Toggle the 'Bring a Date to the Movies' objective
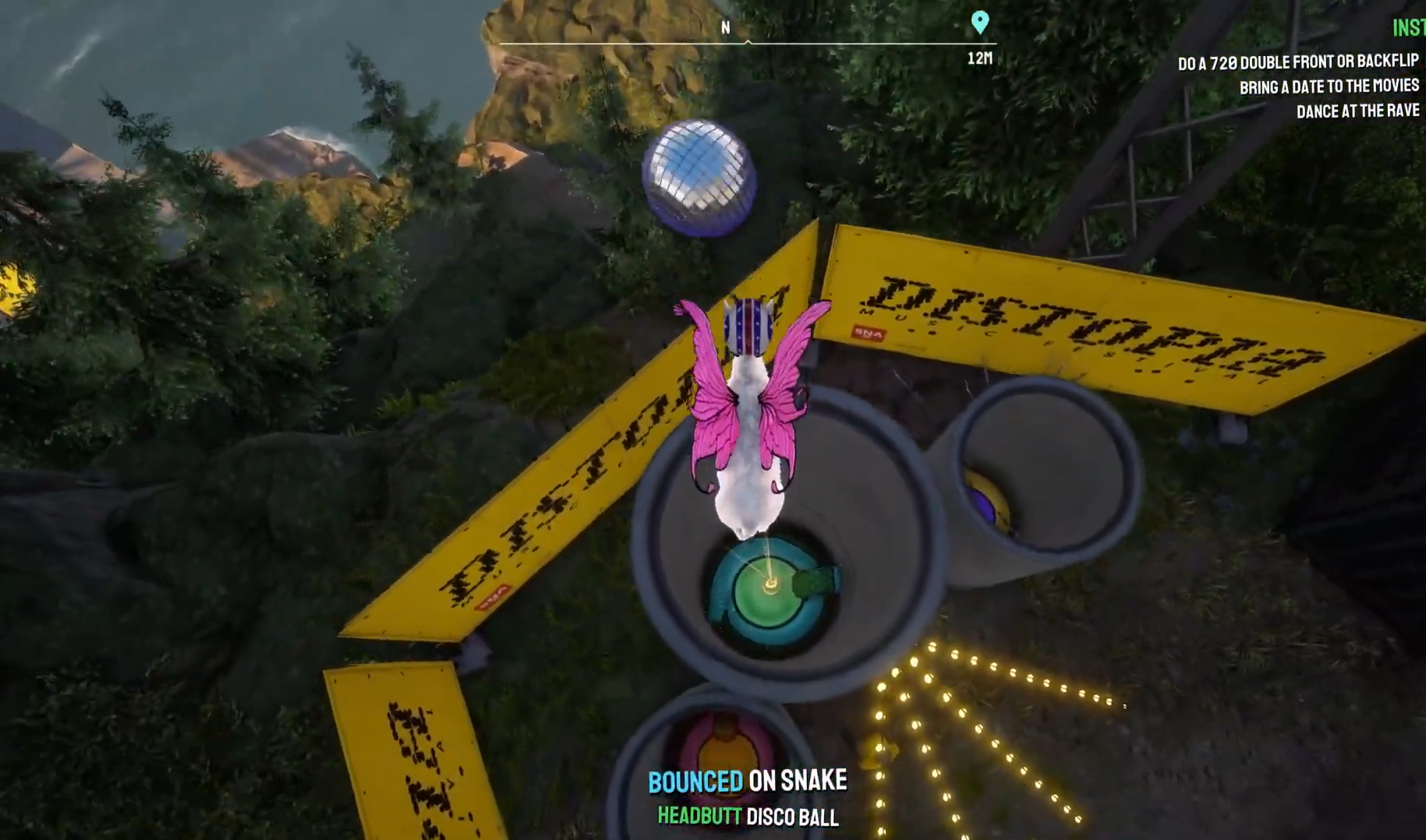 [x=1331, y=86]
